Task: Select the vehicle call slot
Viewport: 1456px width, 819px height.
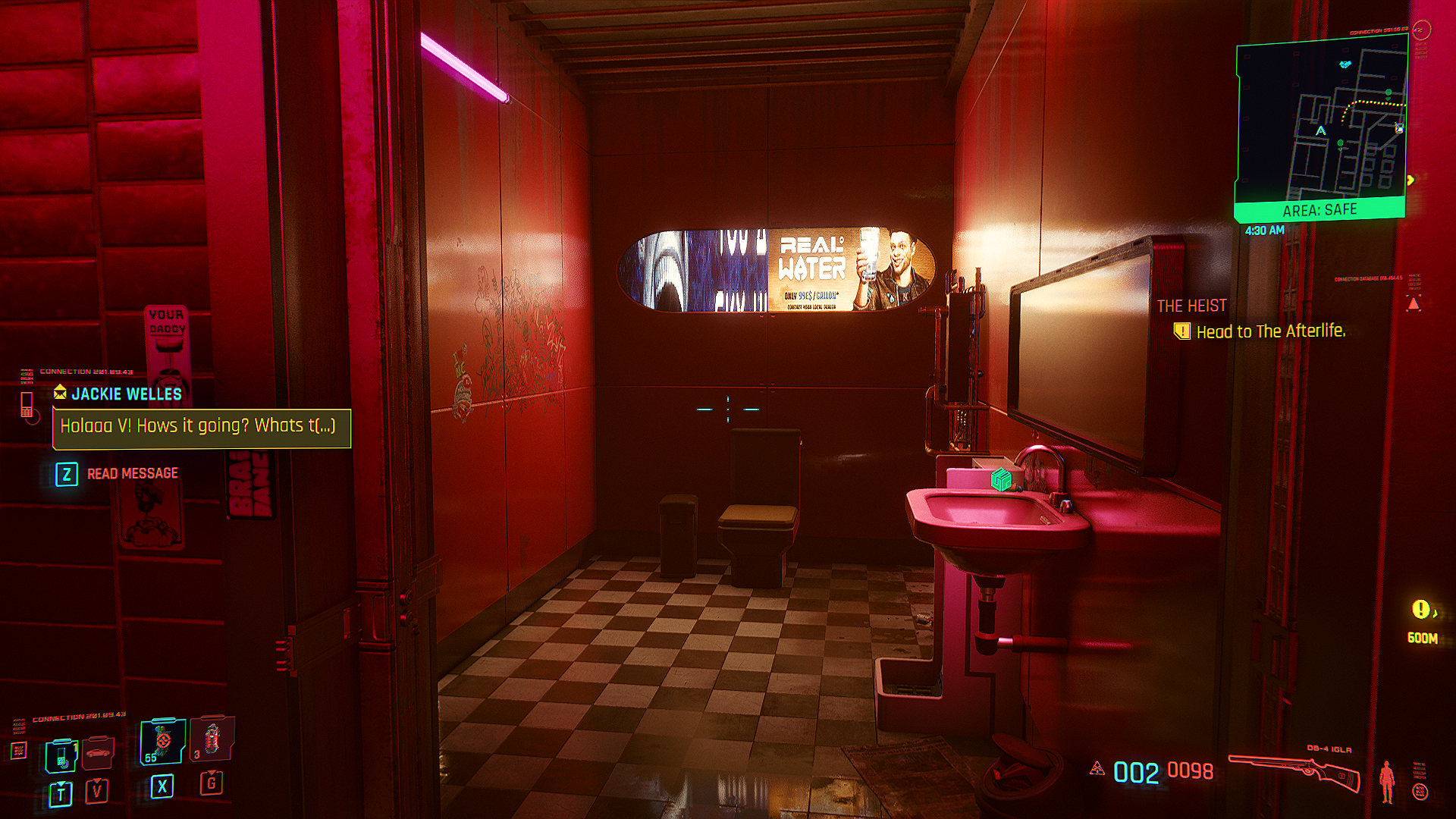Action: [x=99, y=753]
